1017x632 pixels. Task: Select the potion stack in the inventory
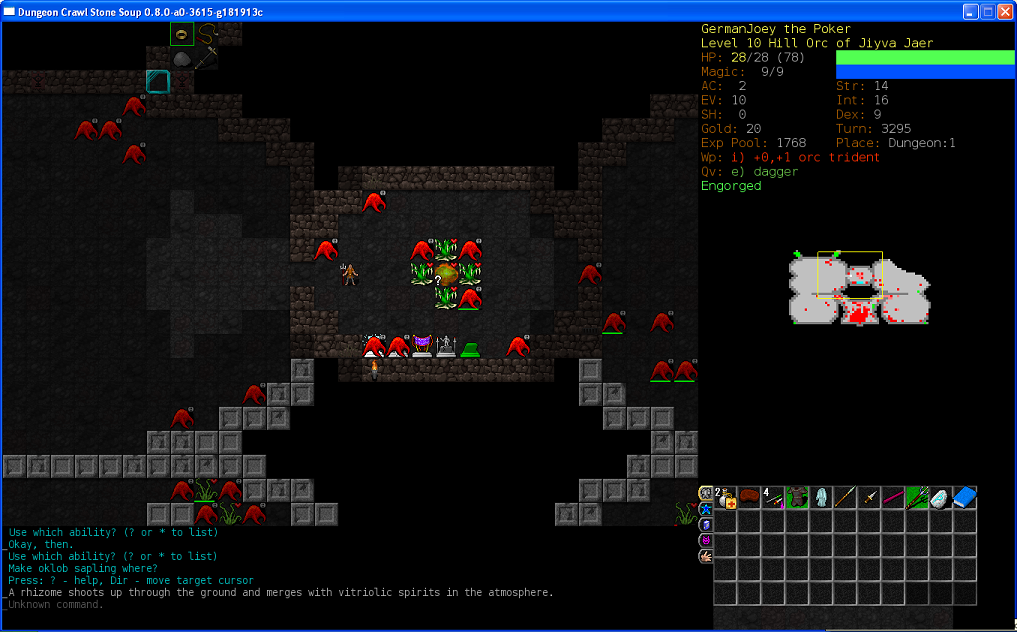[725, 497]
